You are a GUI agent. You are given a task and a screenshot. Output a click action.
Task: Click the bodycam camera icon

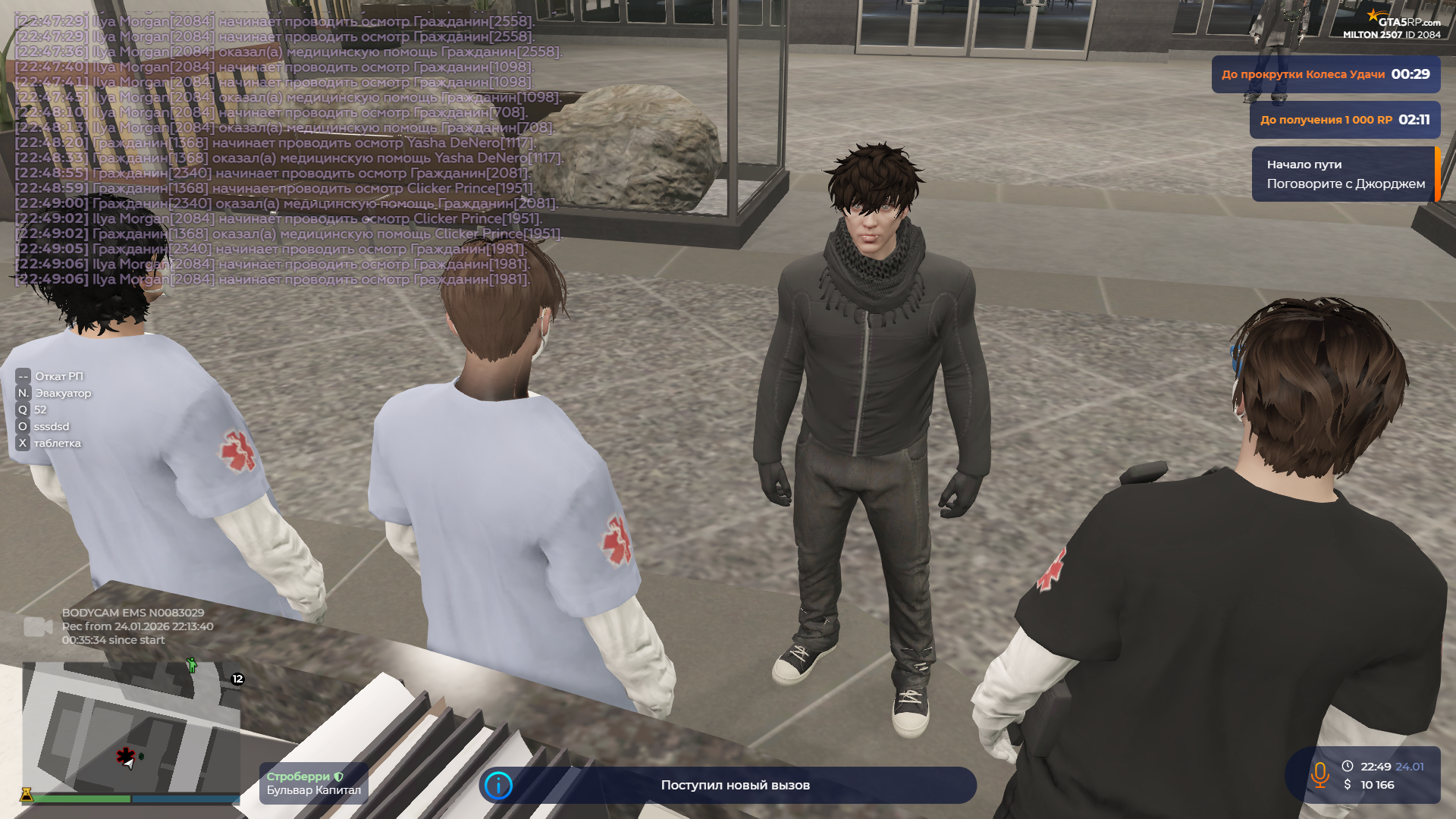[x=38, y=627]
